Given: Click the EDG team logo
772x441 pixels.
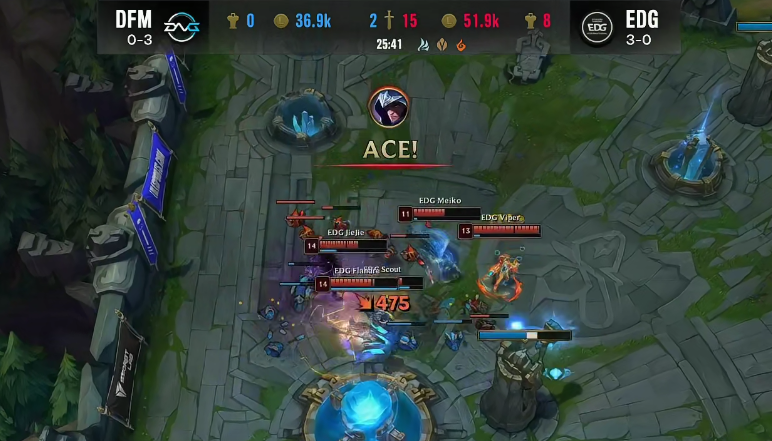Looking at the screenshot, I should [x=598, y=27].
